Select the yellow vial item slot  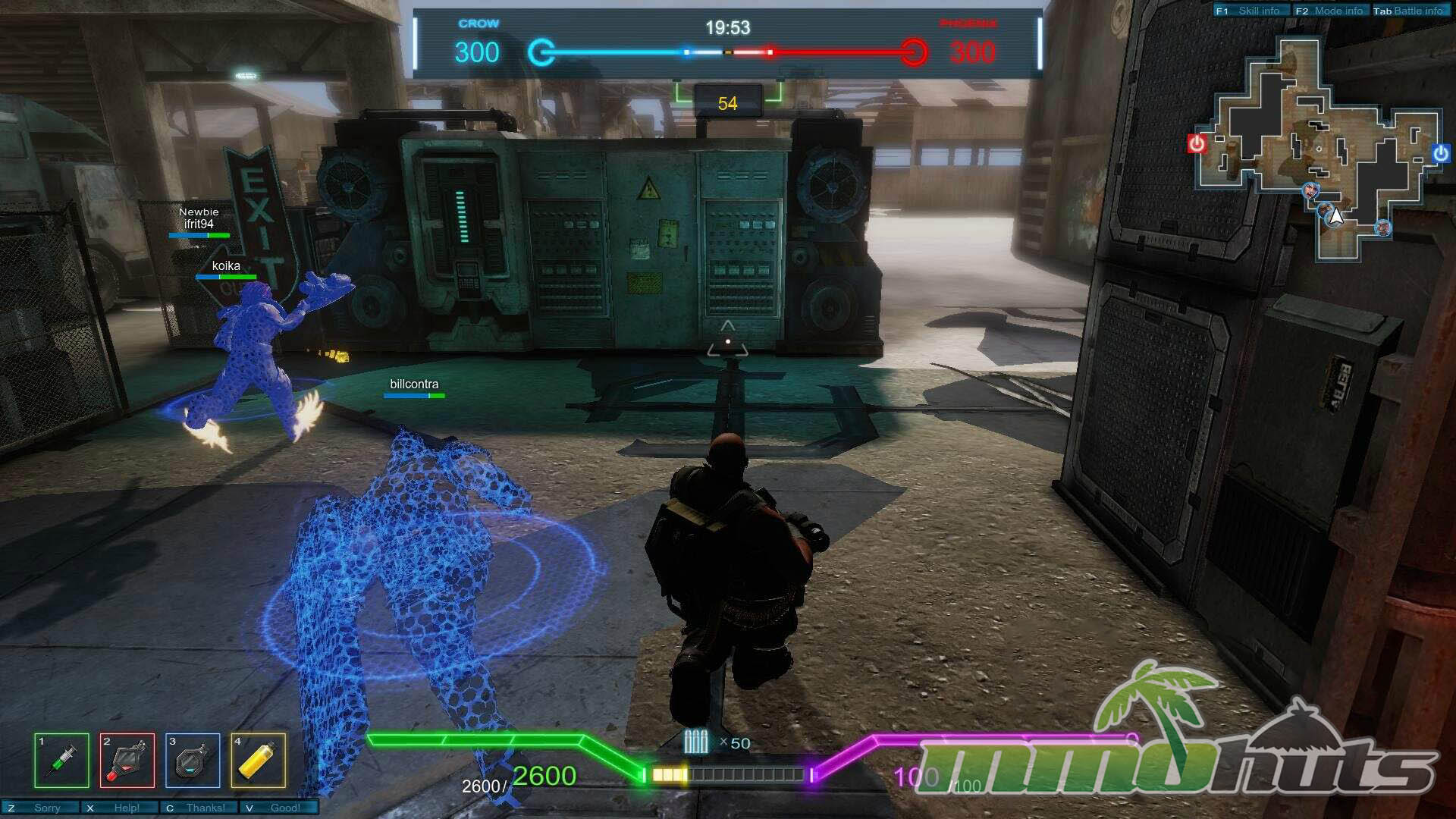[259, 760]
